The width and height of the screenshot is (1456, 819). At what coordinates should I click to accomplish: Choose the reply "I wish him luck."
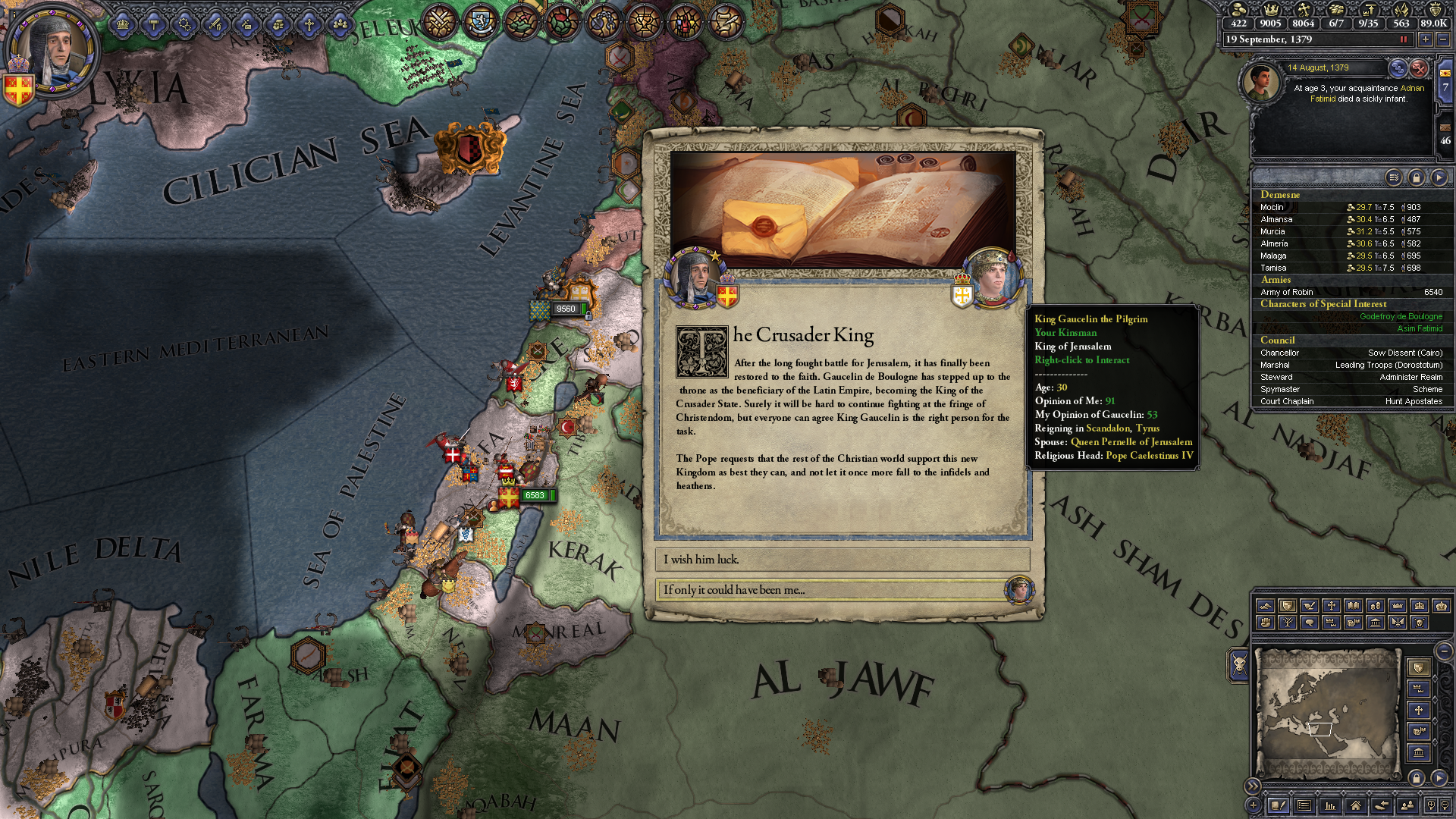(x=842, y=560)
